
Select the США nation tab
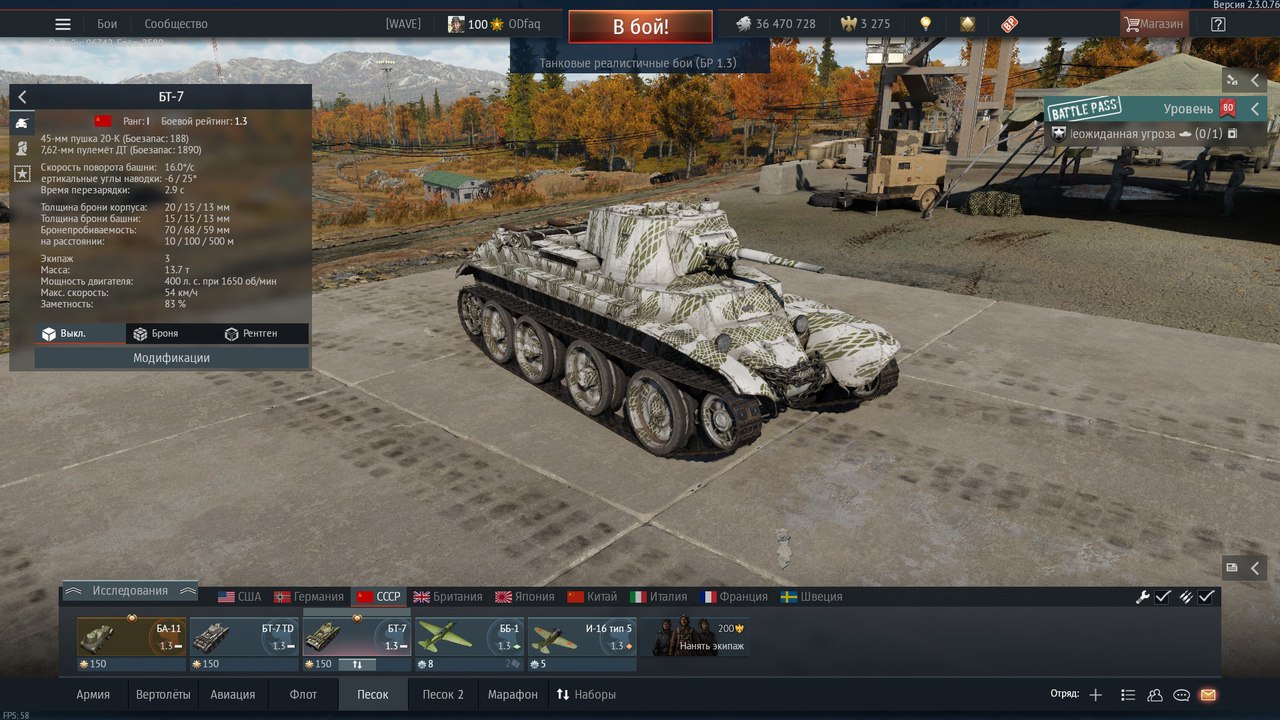[240, 597]
